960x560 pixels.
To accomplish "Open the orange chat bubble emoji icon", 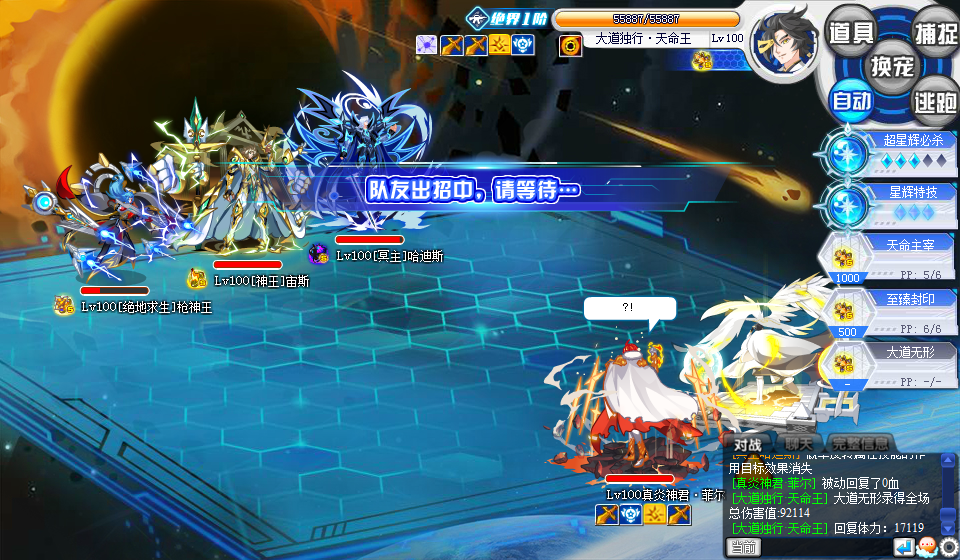I will click(927, 547).
